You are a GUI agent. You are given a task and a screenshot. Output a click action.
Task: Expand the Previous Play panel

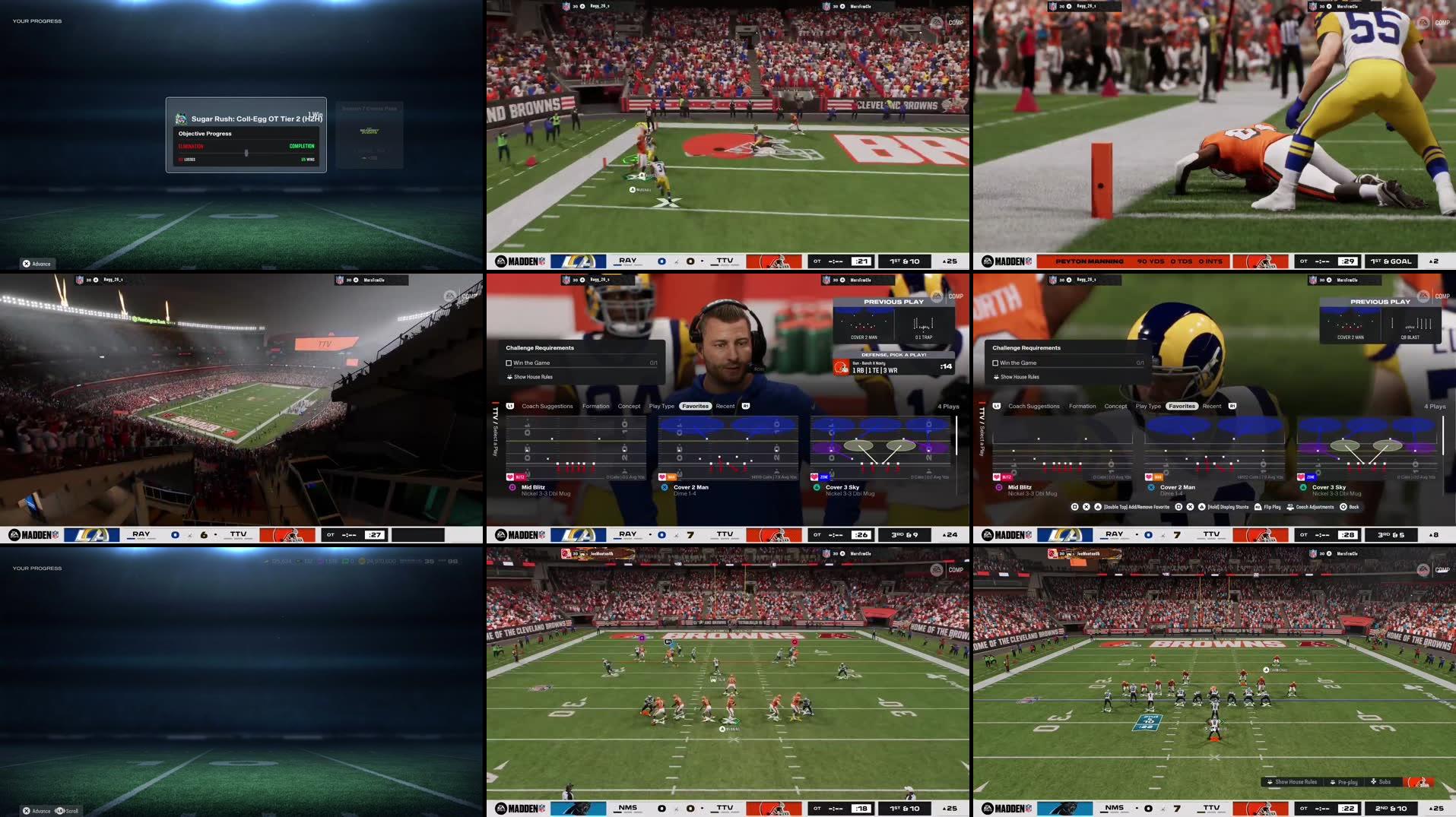(x=1379, y=301)
